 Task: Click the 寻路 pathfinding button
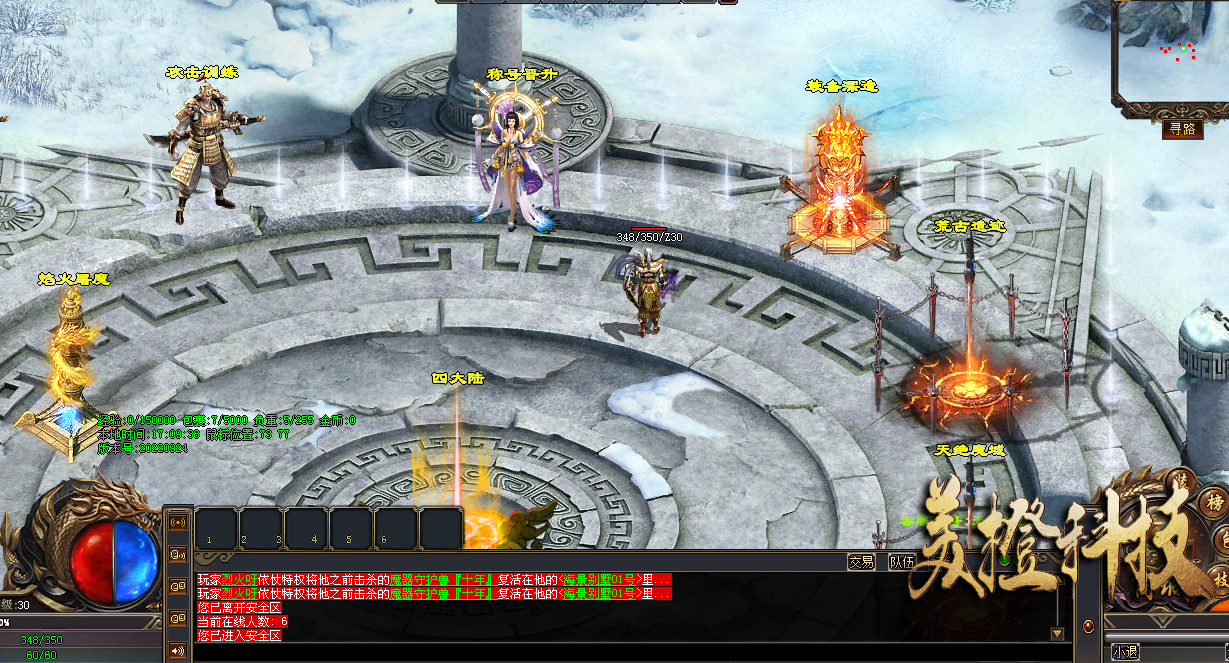pos(1182,129)
